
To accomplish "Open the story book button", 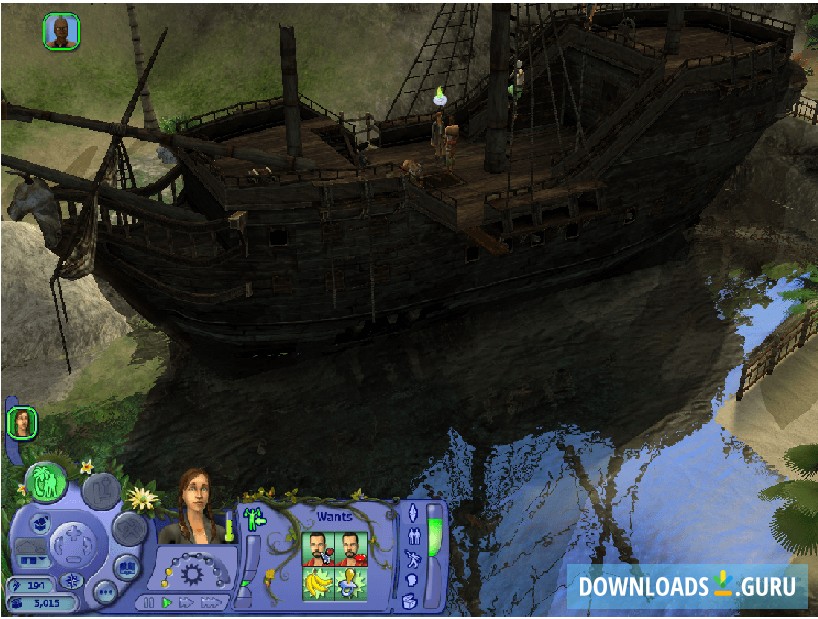I will click(128, 567).
